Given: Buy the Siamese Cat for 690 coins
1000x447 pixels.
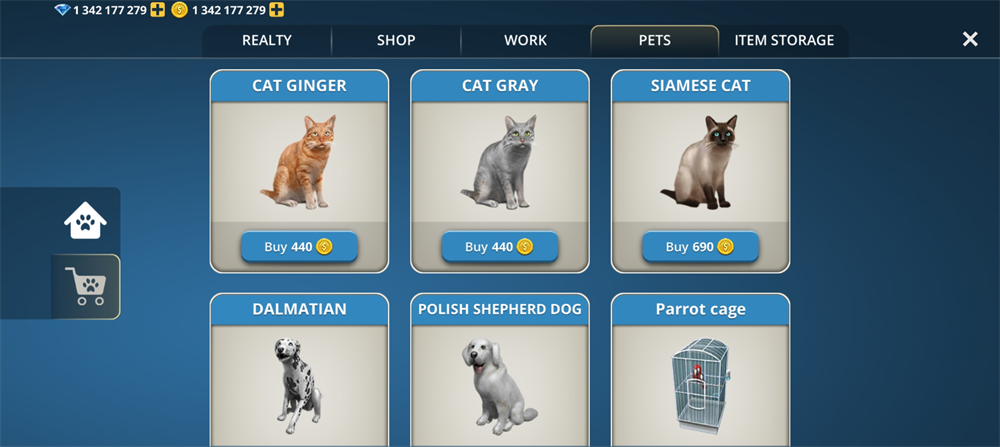Looking at the screenshot, I should point(700,247).
